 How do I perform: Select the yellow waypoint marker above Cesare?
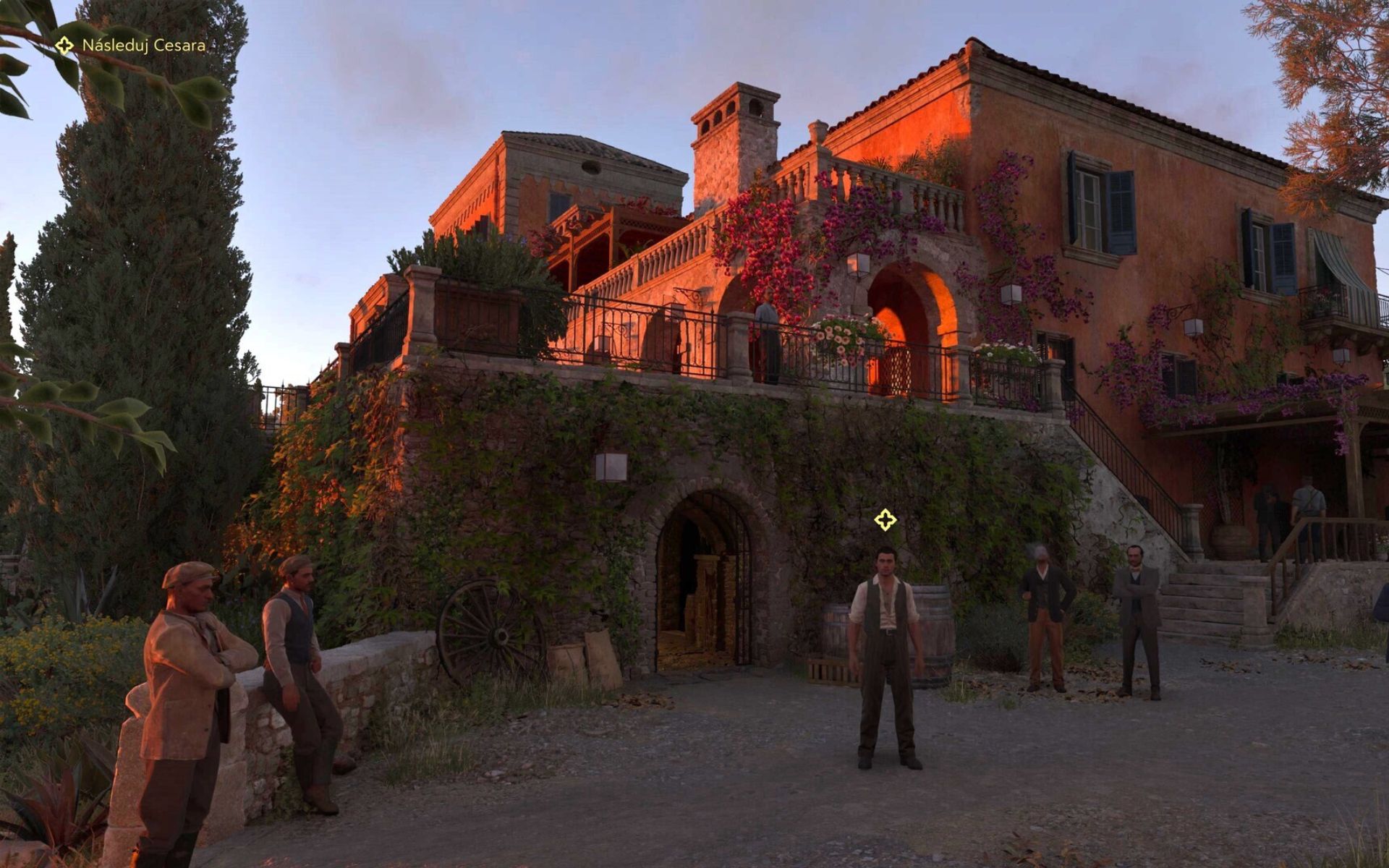885,519
